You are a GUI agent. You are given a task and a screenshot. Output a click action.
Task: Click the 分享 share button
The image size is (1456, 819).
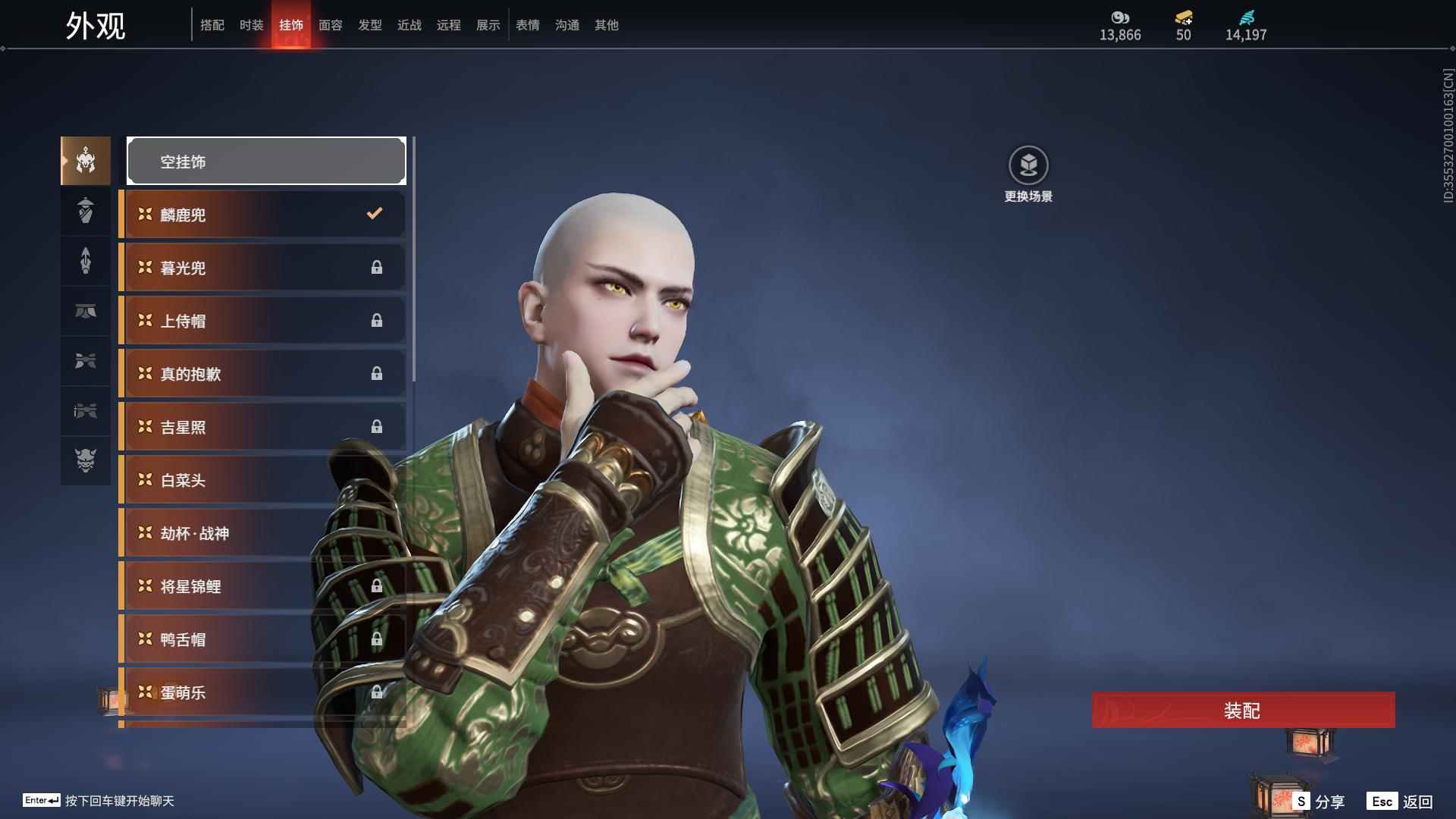pos(1319,802)
